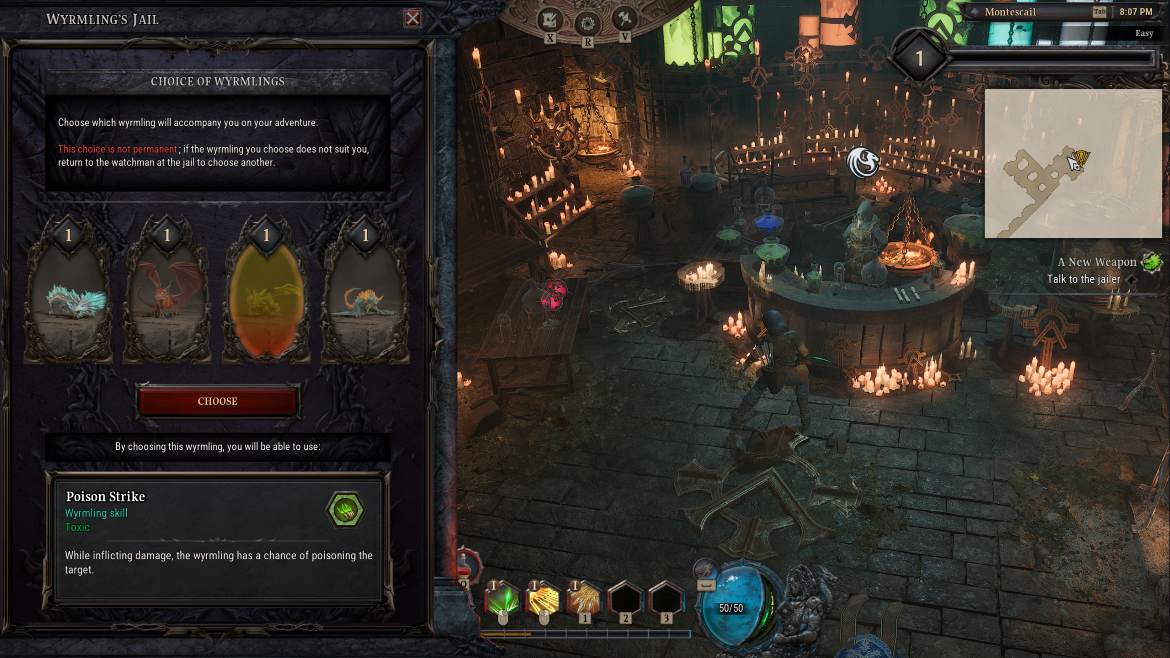Select the A New Weapon quest tracker

1097,262
